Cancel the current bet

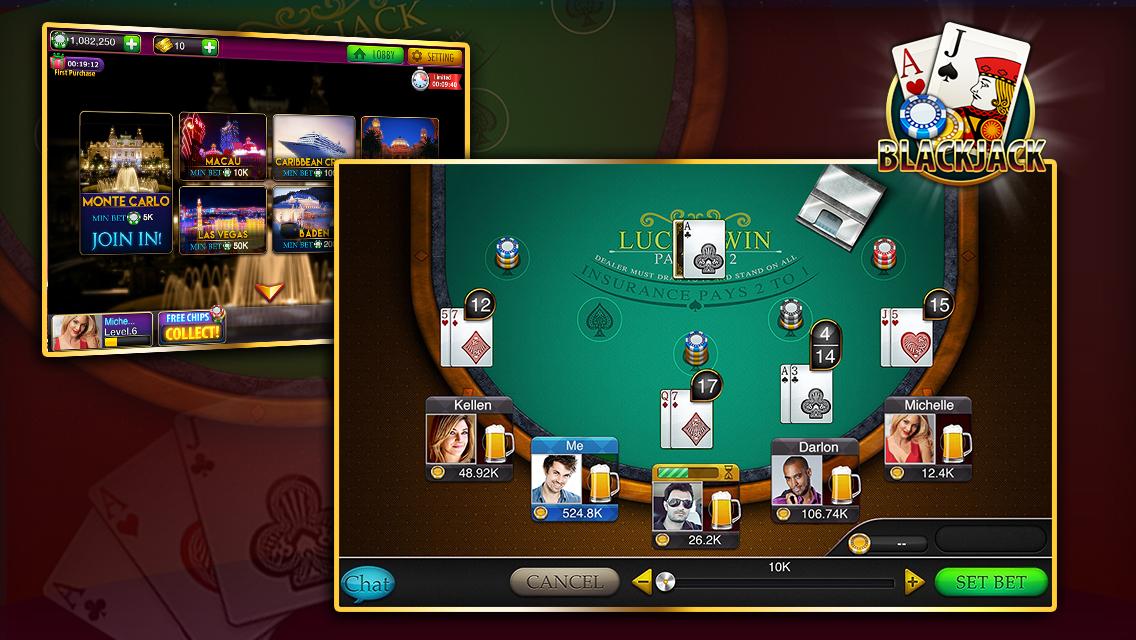[564, 581]
